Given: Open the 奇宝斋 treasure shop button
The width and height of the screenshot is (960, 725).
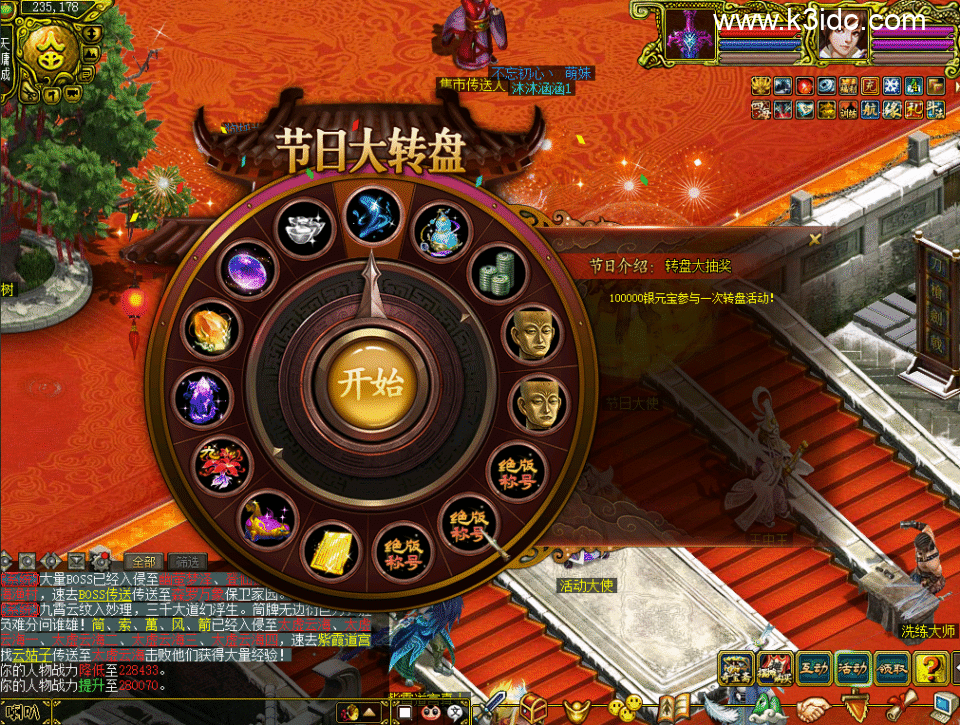Looking at the screenshot, I should click(738, 665).
